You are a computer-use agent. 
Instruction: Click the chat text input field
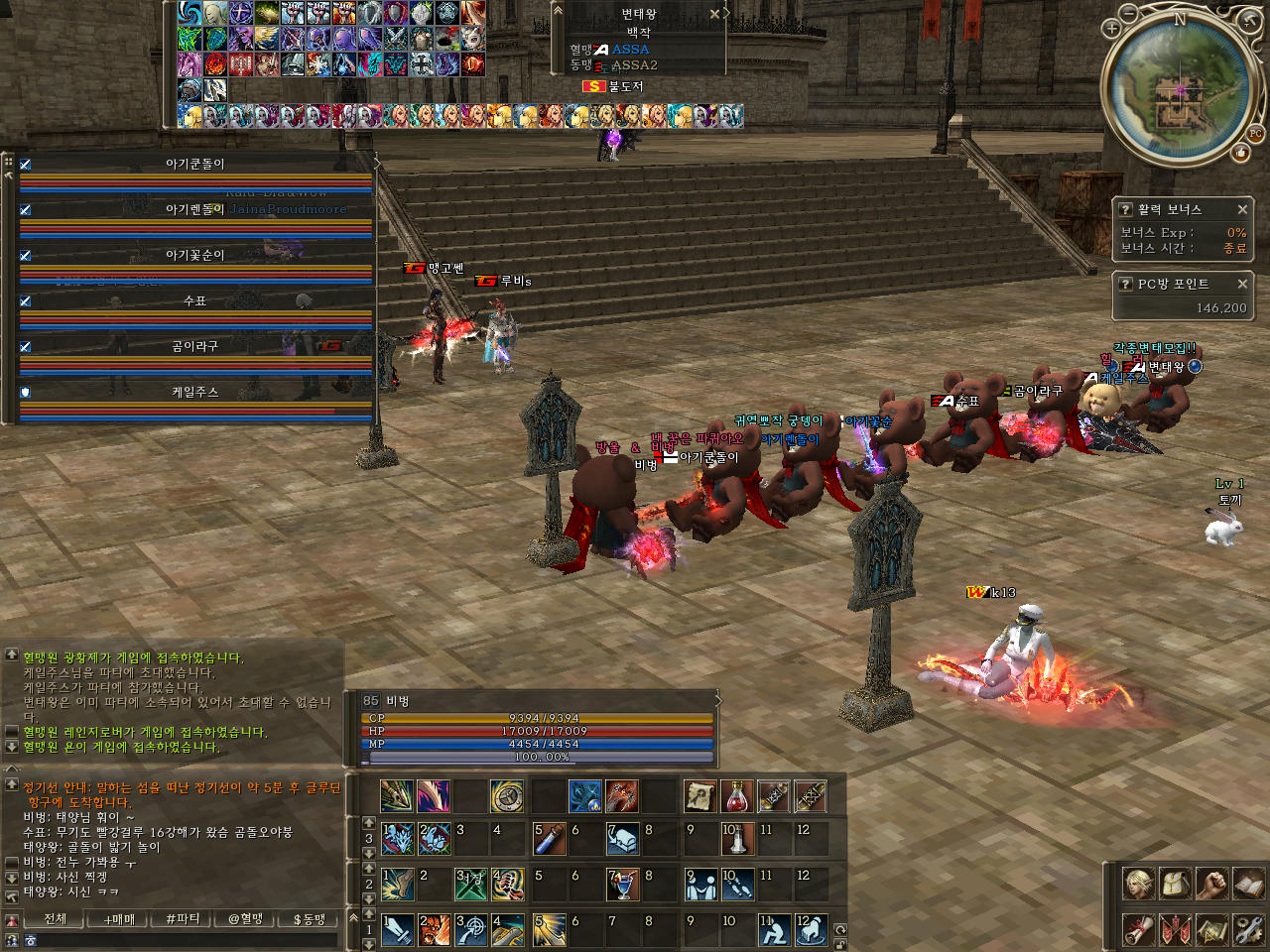pos(179,940)
